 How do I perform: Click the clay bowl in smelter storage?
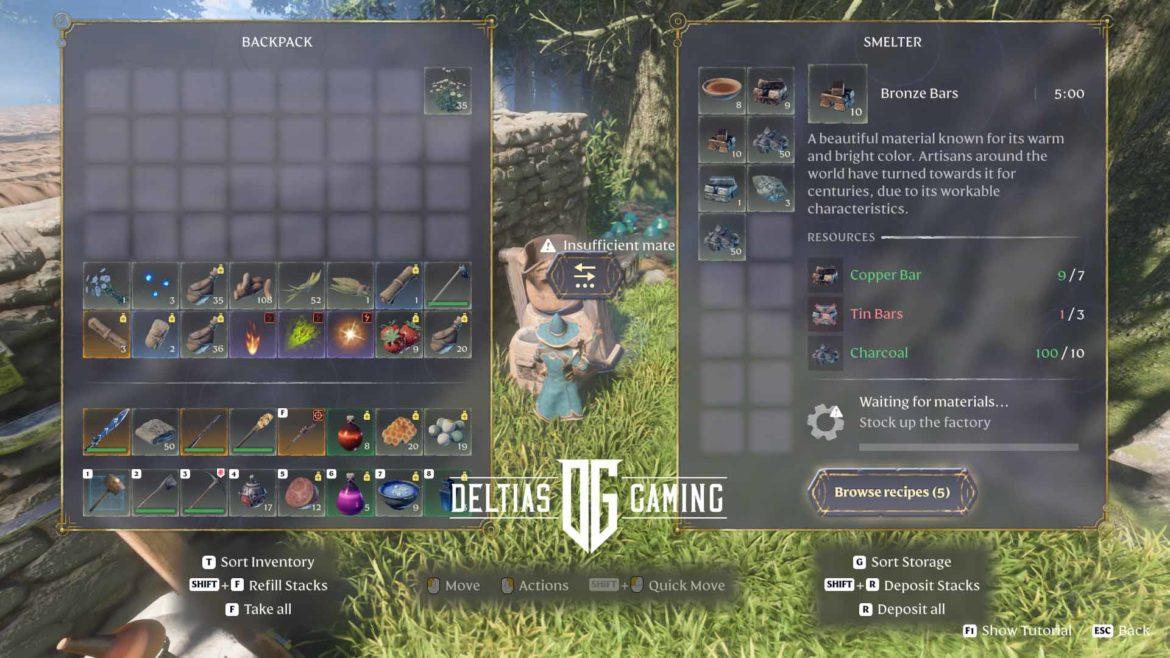722,91
